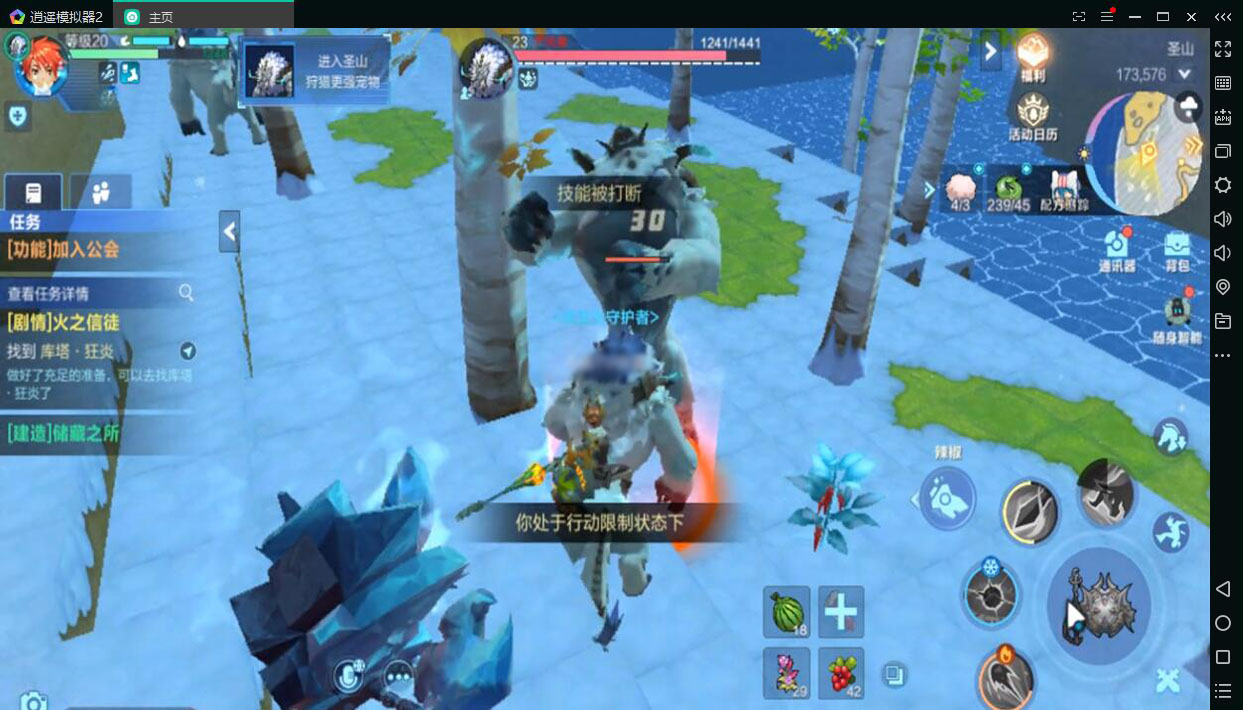Image resolution: width=1243 pixels, height=710 pixels.
Task: Open the 福利 rewards menu
Action: click(1033, 56)
